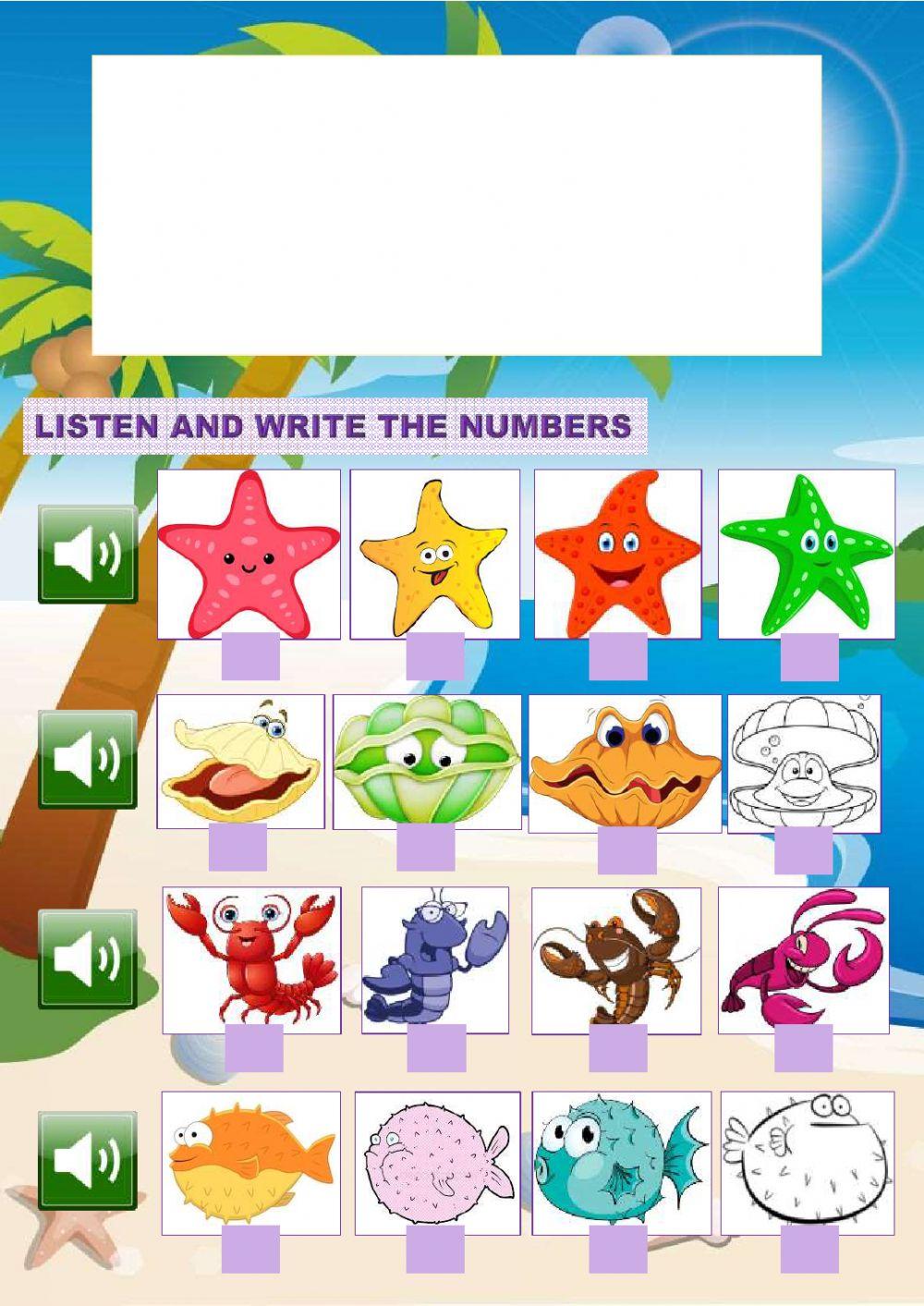
Task: Select the answer box under the uncolored pufferfish
Action: [x=809, y=1250]
